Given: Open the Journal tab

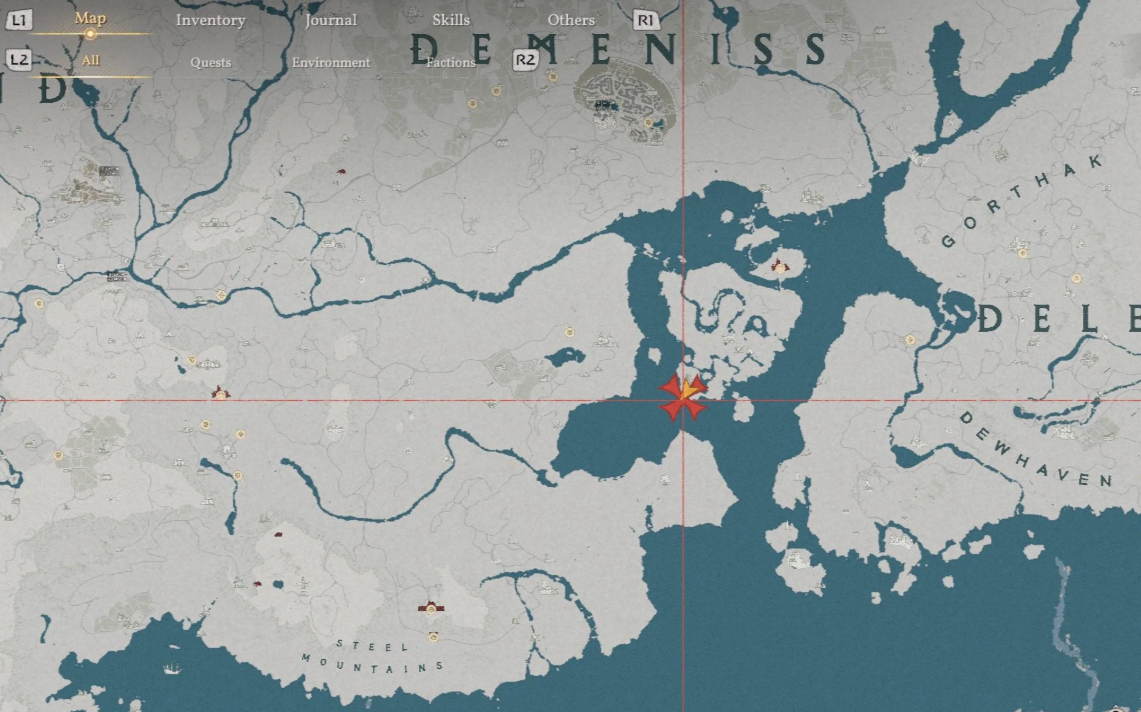Looking at the screenshot, I should click(x=331, y=20).
